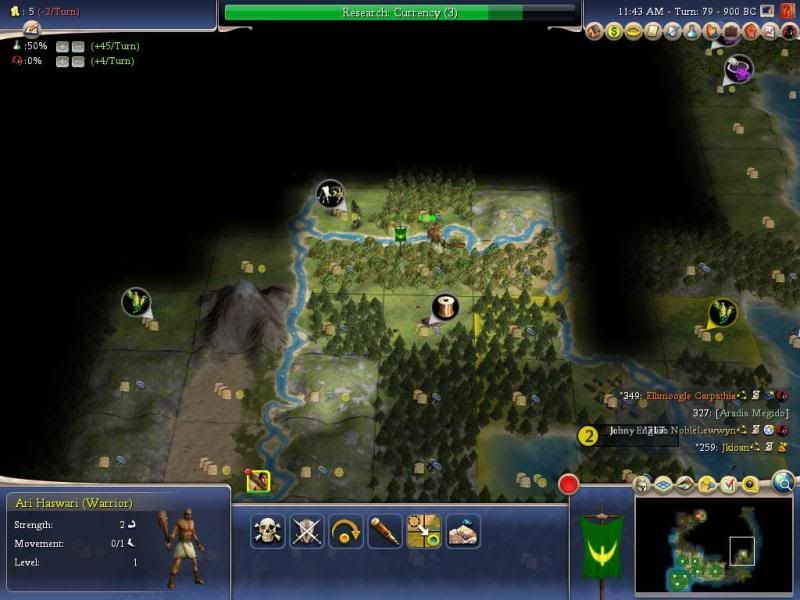Open the Currency research bar
This screenshot has height=600, width=800.
point(400,13)
